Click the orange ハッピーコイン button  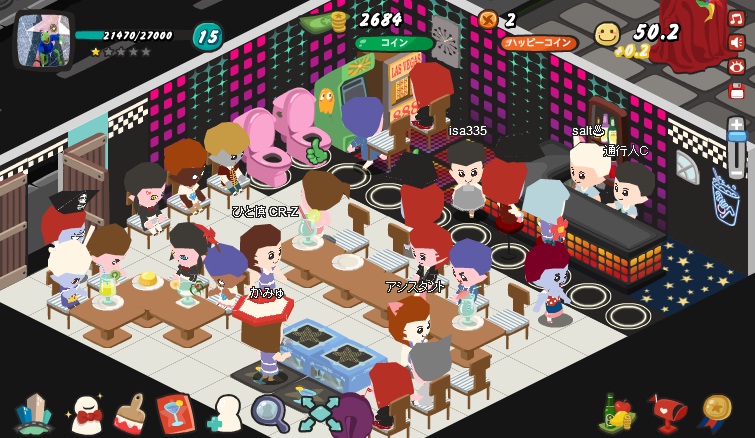click(539, 43)
